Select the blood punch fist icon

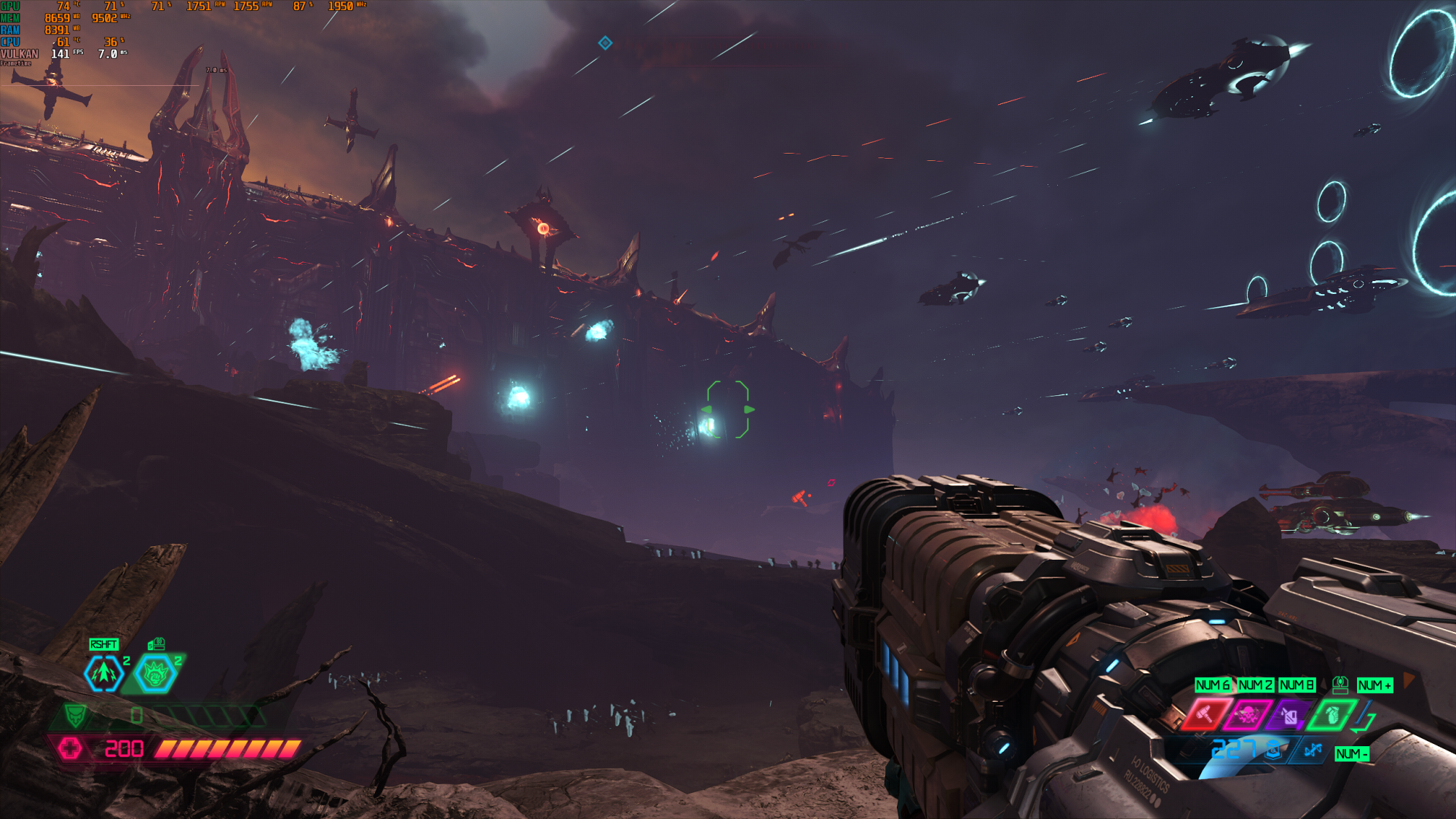tap(155, 674)
